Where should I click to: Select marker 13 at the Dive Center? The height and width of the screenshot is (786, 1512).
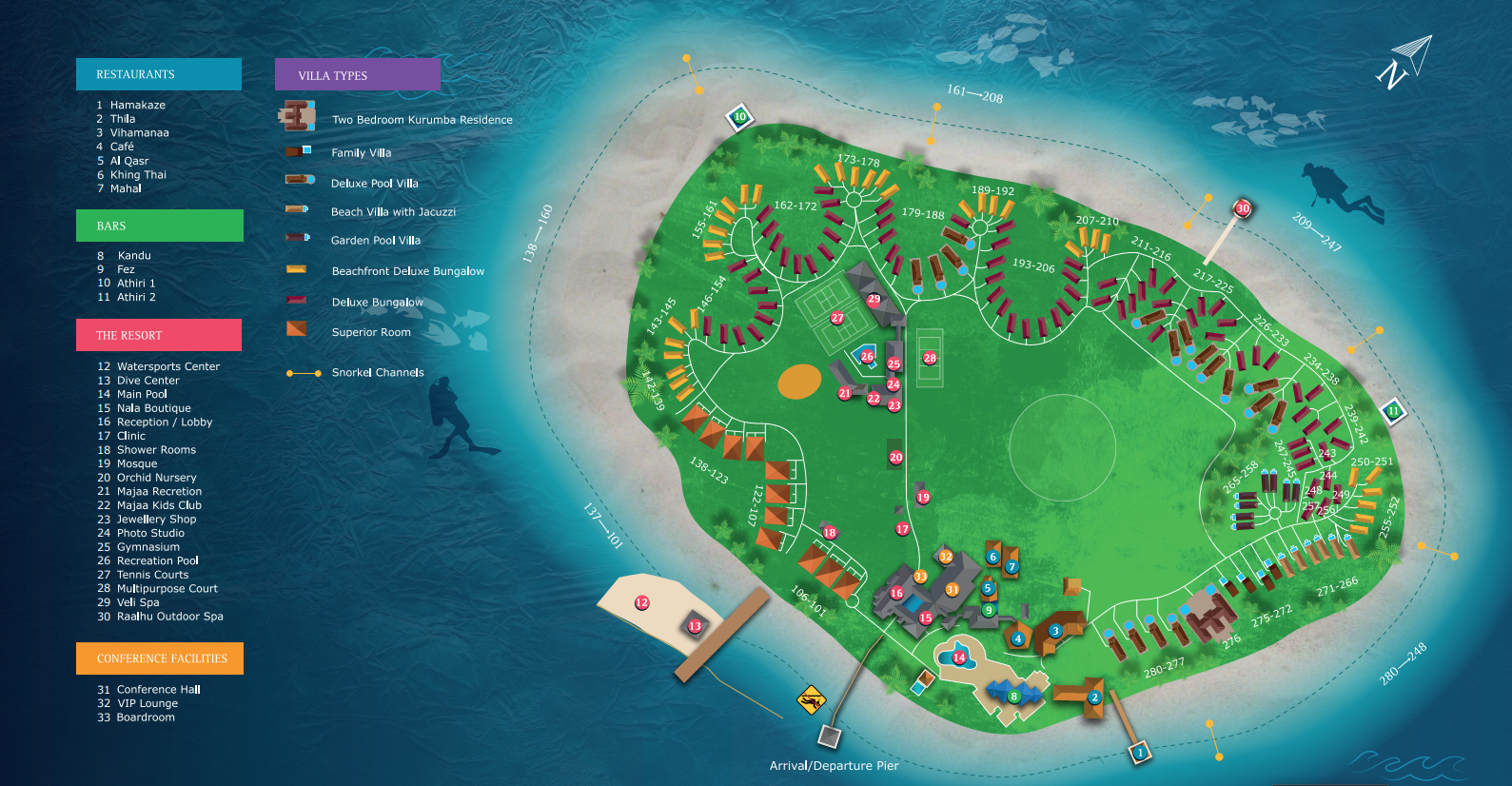(x=695, y=626)
